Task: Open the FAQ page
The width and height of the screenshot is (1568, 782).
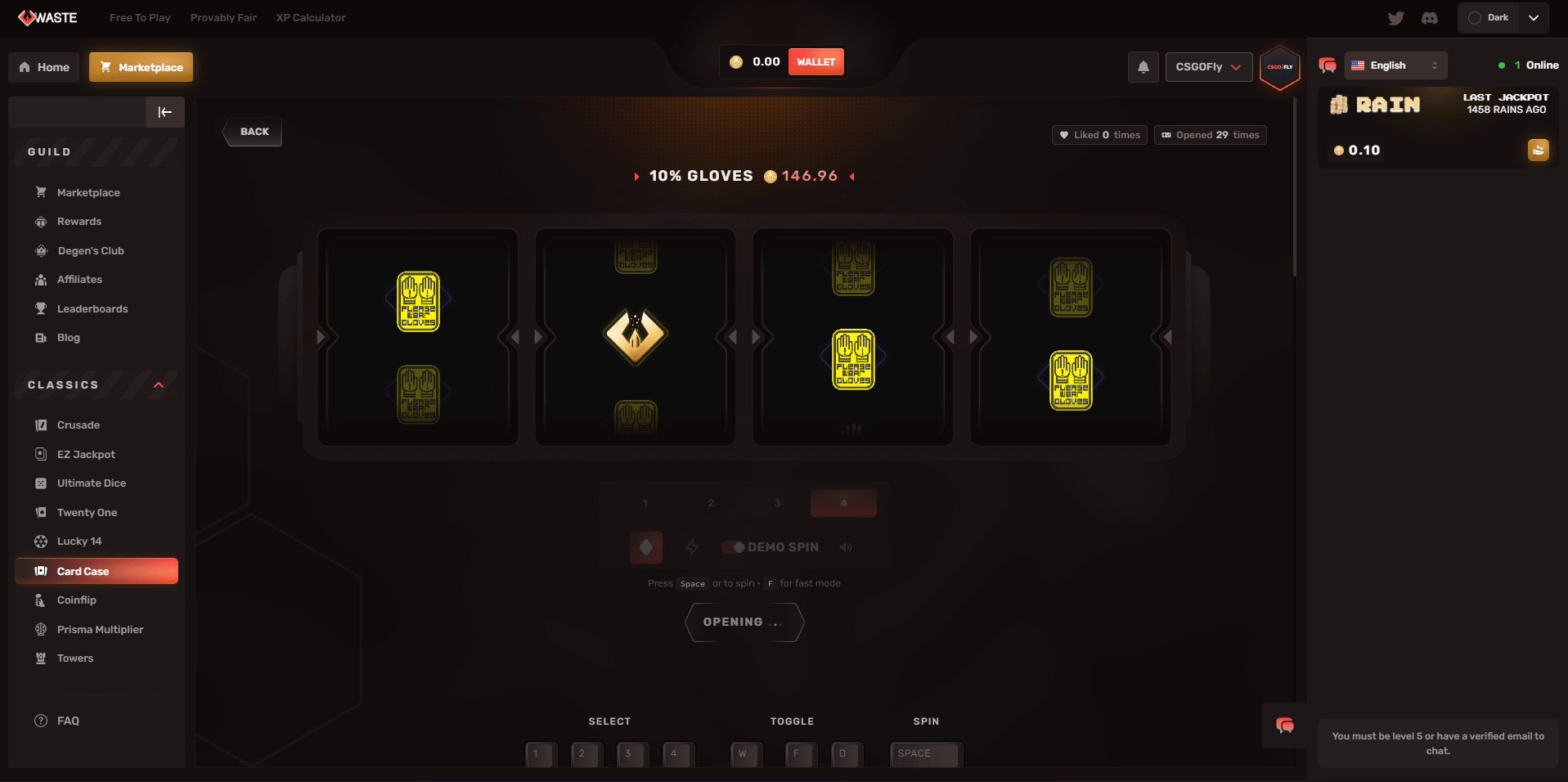Action: pyautogui.click(x=68, y=721)
